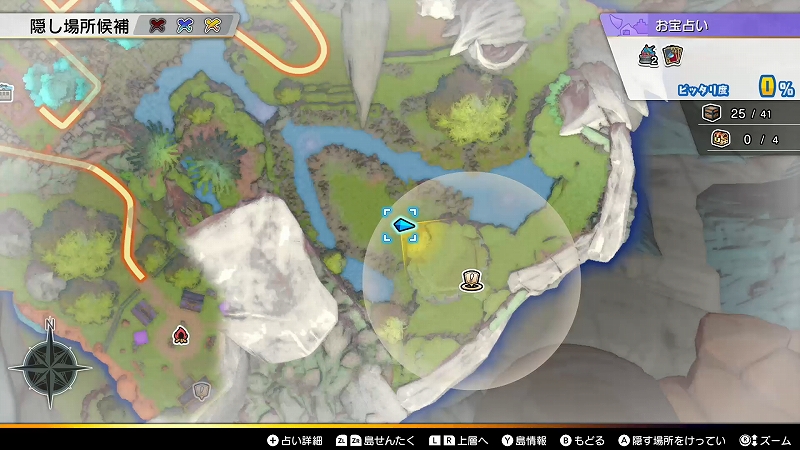
Task: Select the top hat marker on map
Action: pos(468,281)
